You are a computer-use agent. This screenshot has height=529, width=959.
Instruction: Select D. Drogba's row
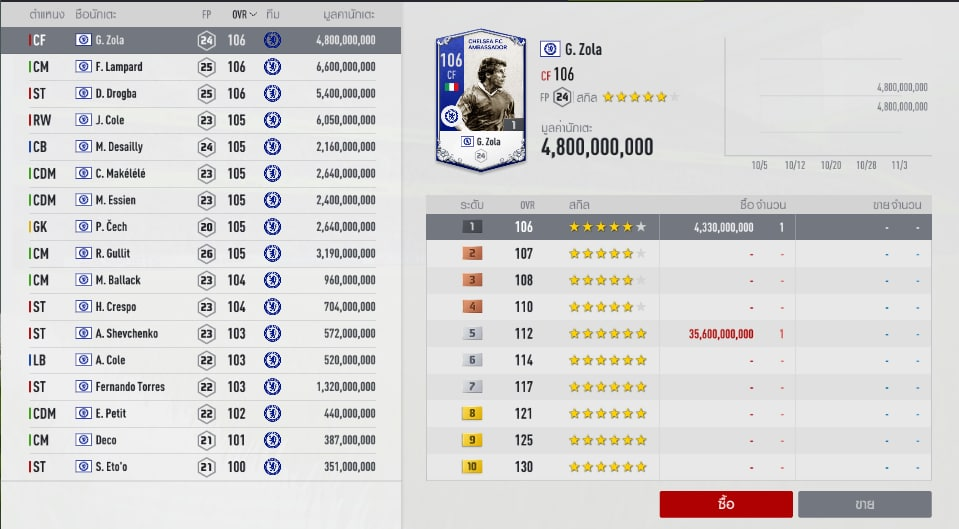point(200,94)
